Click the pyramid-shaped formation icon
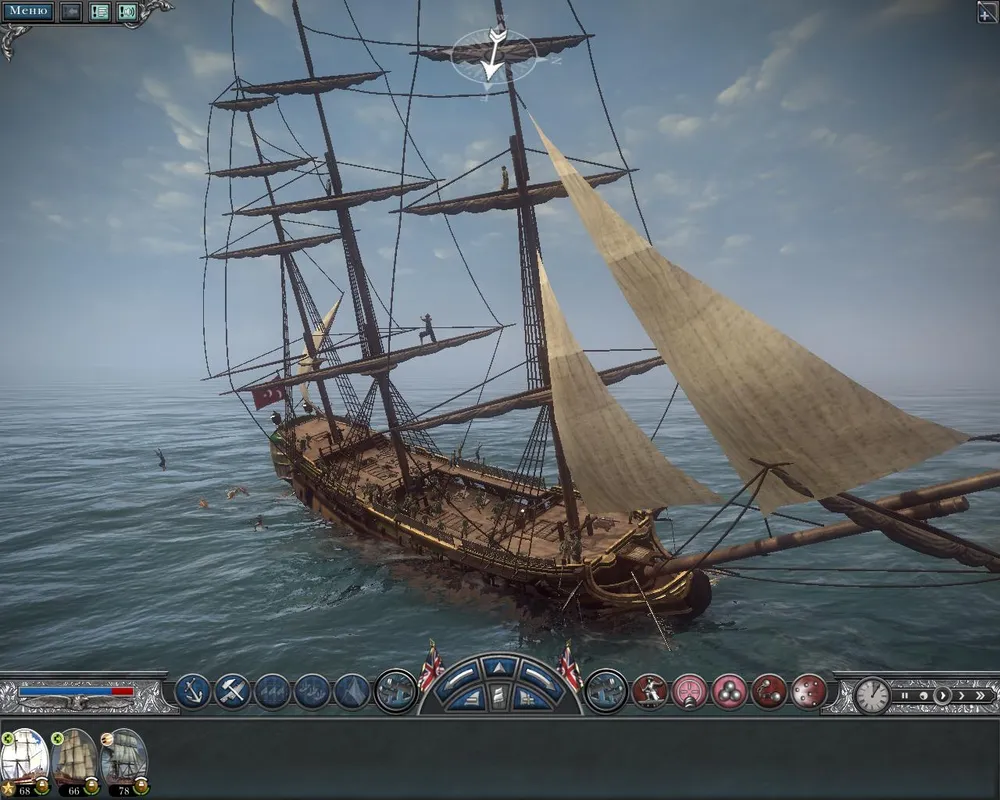1000x800 pixels. pos(352,691)
